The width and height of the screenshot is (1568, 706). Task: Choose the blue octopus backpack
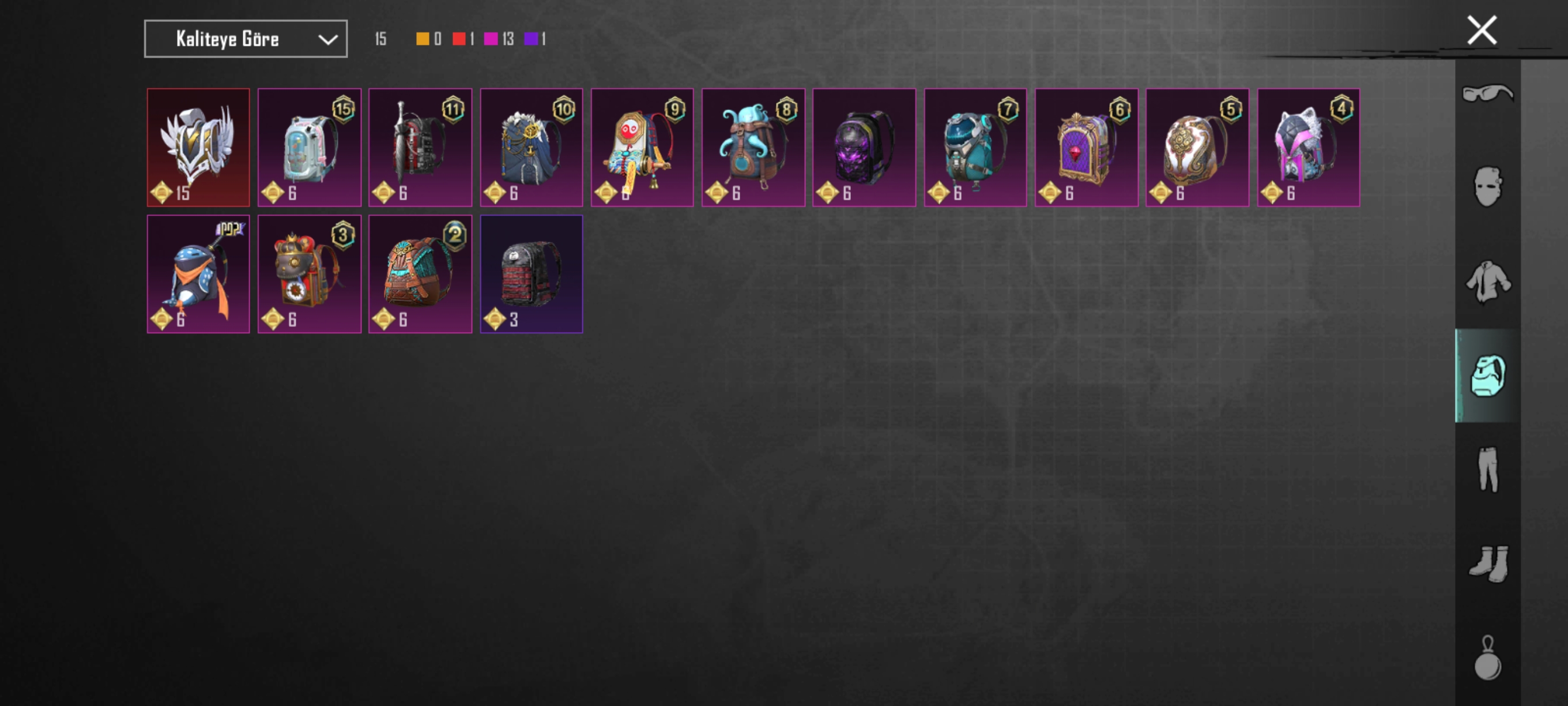[753, 148]
